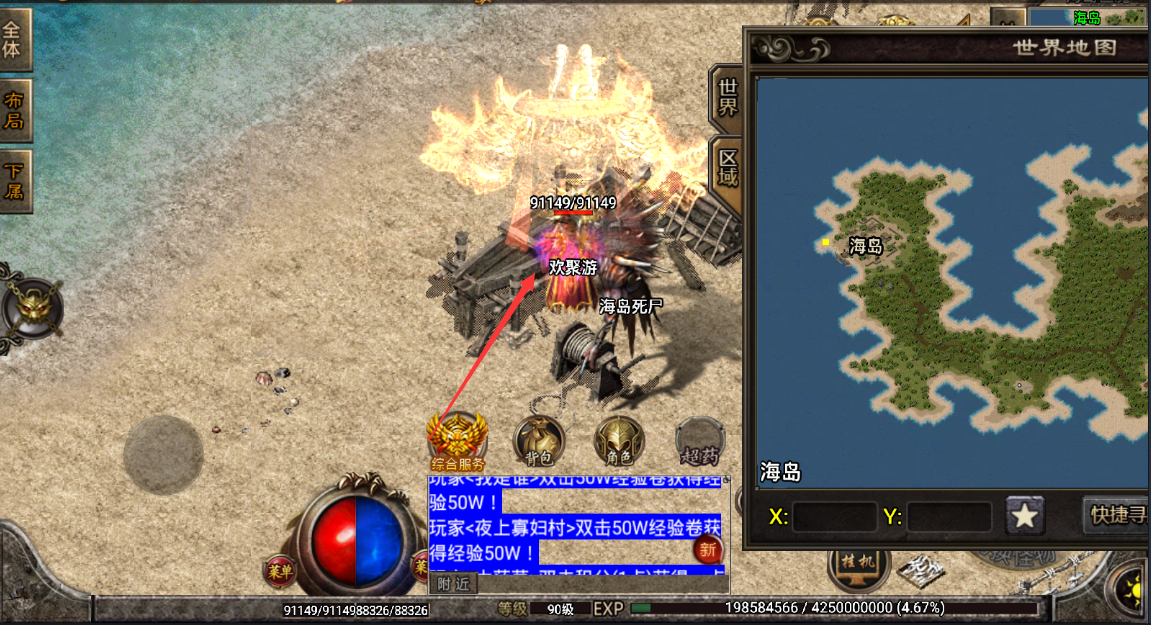Use the 超药 super potion button

click(x=699, y=441)
